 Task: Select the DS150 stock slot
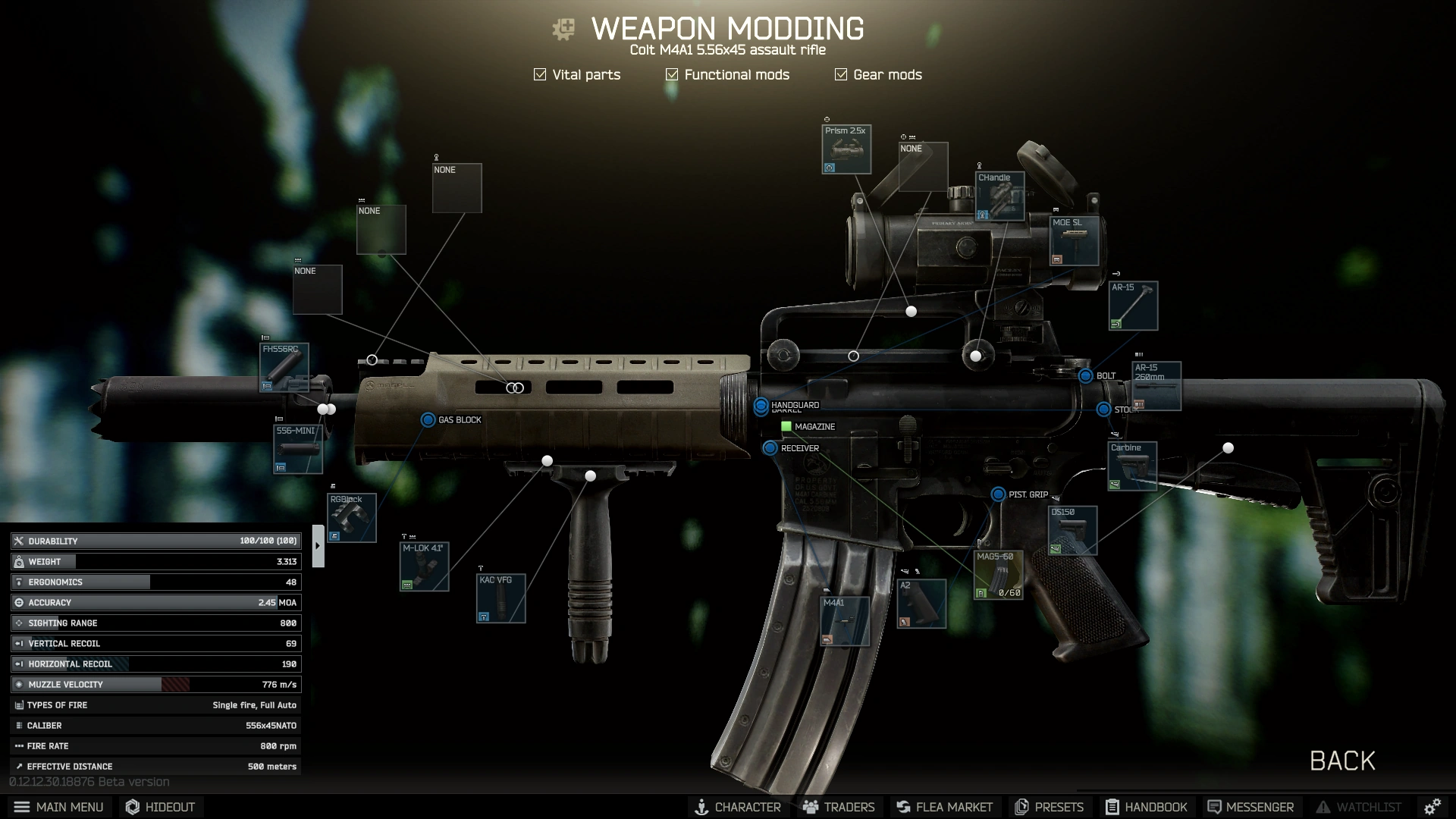click(x=1072, y=531)
